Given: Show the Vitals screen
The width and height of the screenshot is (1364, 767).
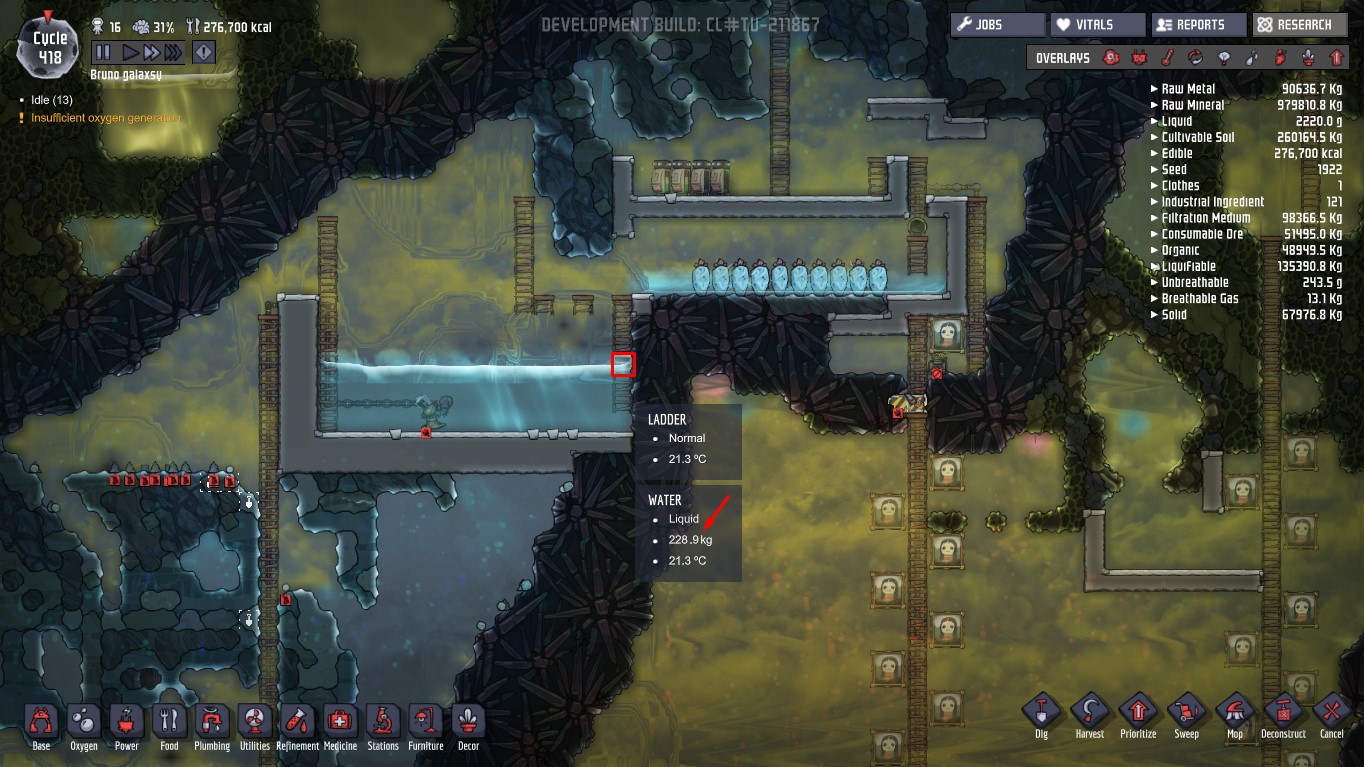Looking at the screenshot, I should coord(1096,25).
